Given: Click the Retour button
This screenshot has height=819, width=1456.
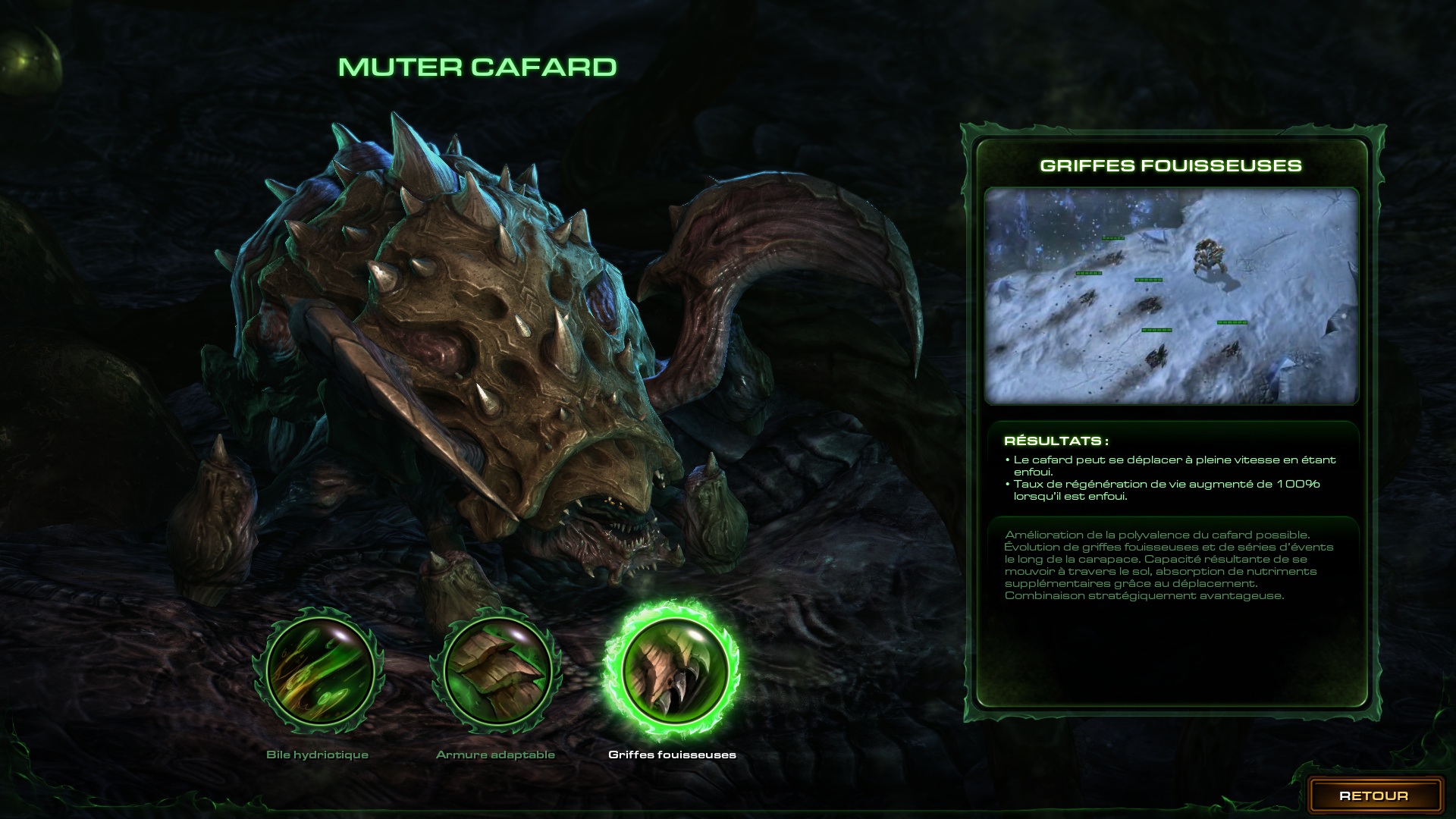Looking at the screenshot, I should click(1373, 795).
